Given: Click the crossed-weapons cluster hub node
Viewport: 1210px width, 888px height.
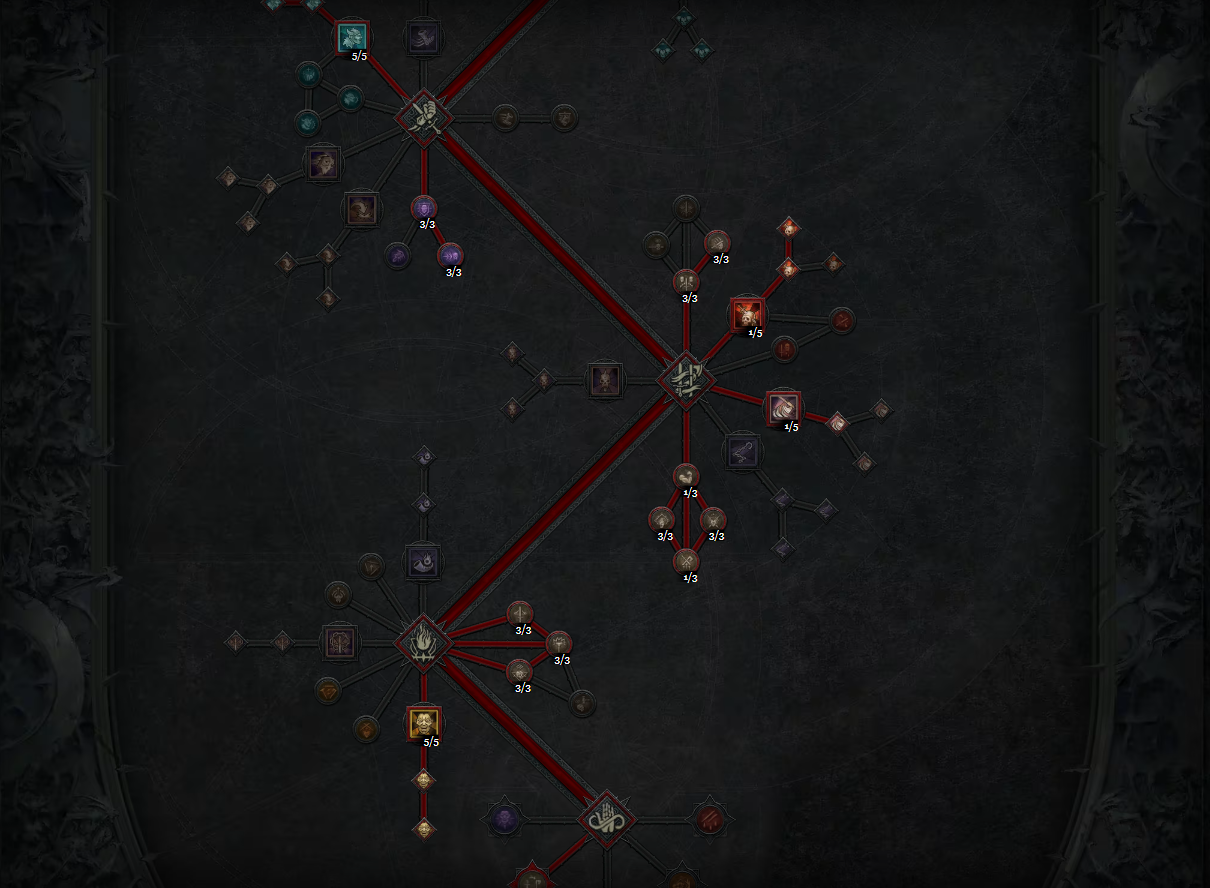Looking at the screenshot, I should coord(686,380).
